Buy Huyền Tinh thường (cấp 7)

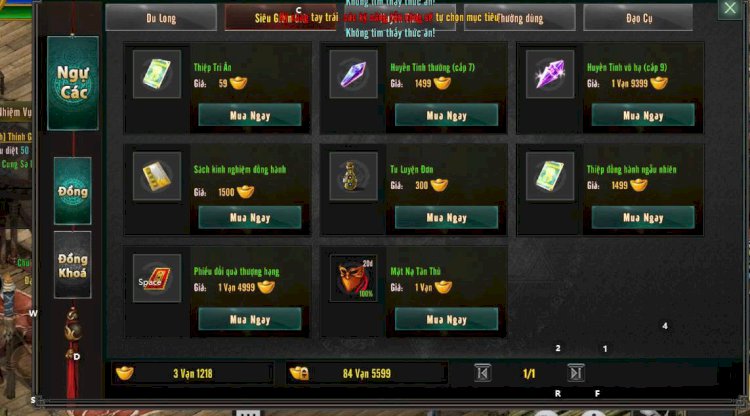pos(446,115)
